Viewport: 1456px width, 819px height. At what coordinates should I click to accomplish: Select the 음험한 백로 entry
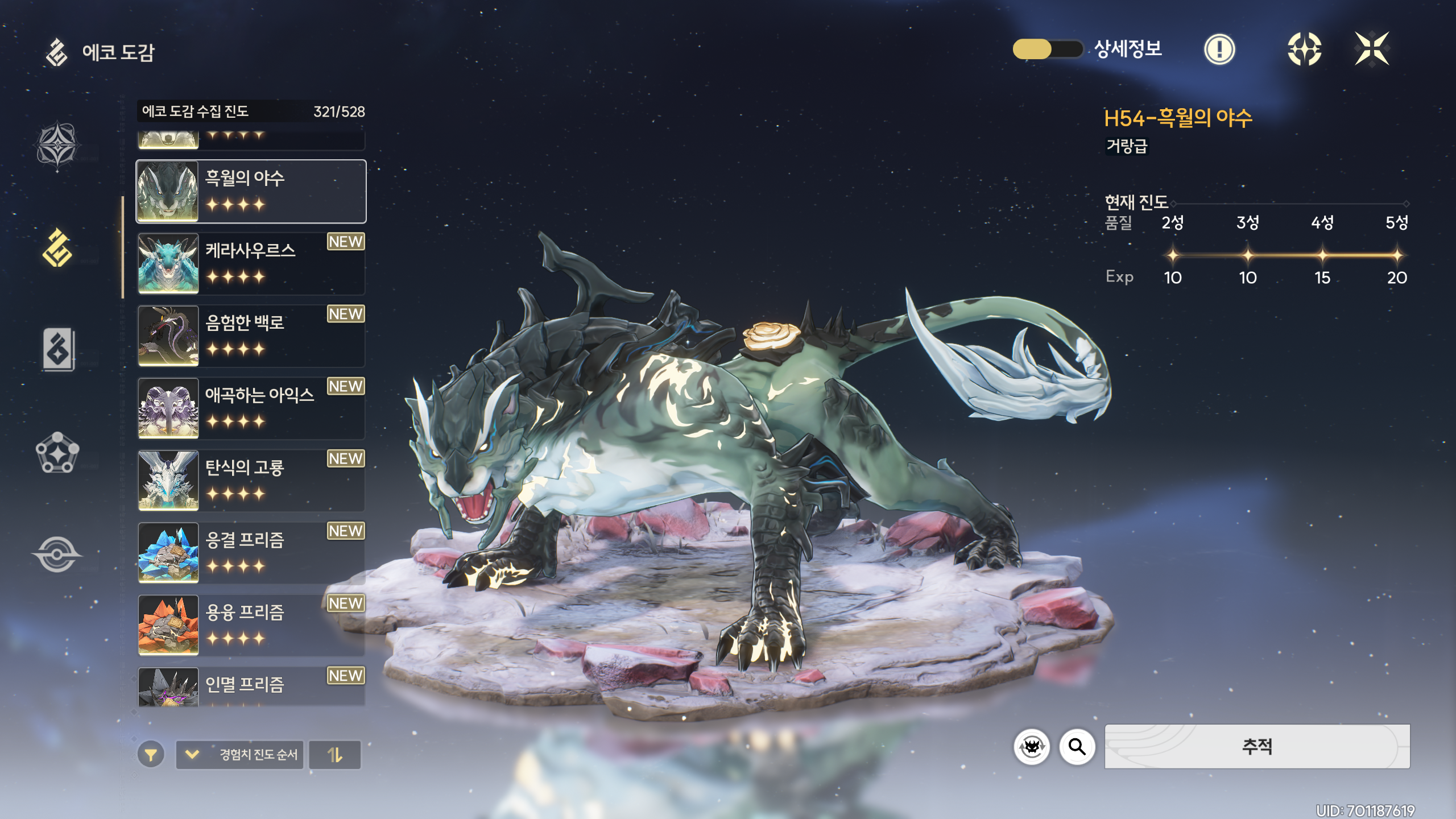[x=251, y=336]
